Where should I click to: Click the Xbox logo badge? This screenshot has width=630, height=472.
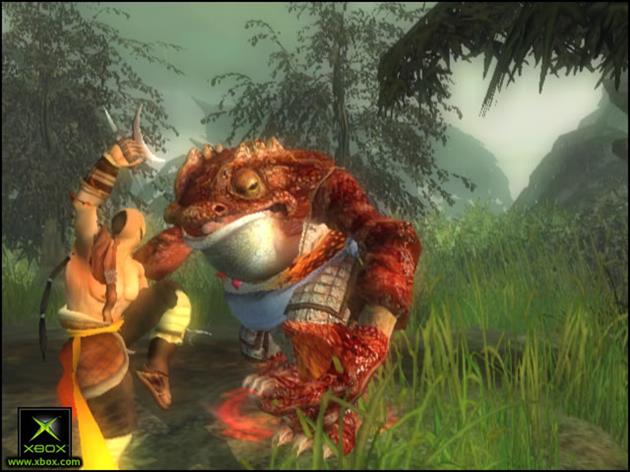(44, 431)
